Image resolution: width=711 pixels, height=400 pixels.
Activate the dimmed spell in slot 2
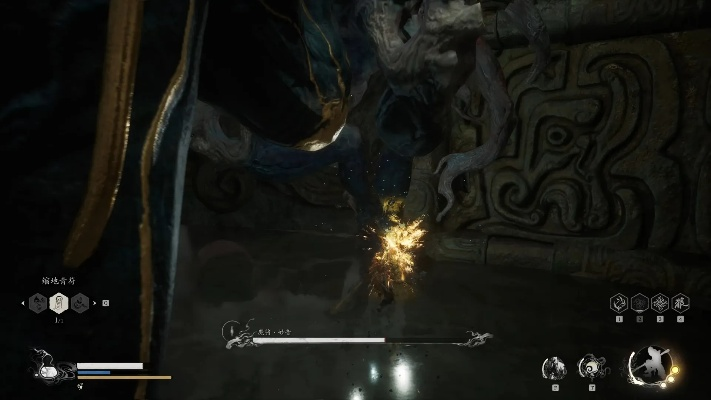click(639, 303)
